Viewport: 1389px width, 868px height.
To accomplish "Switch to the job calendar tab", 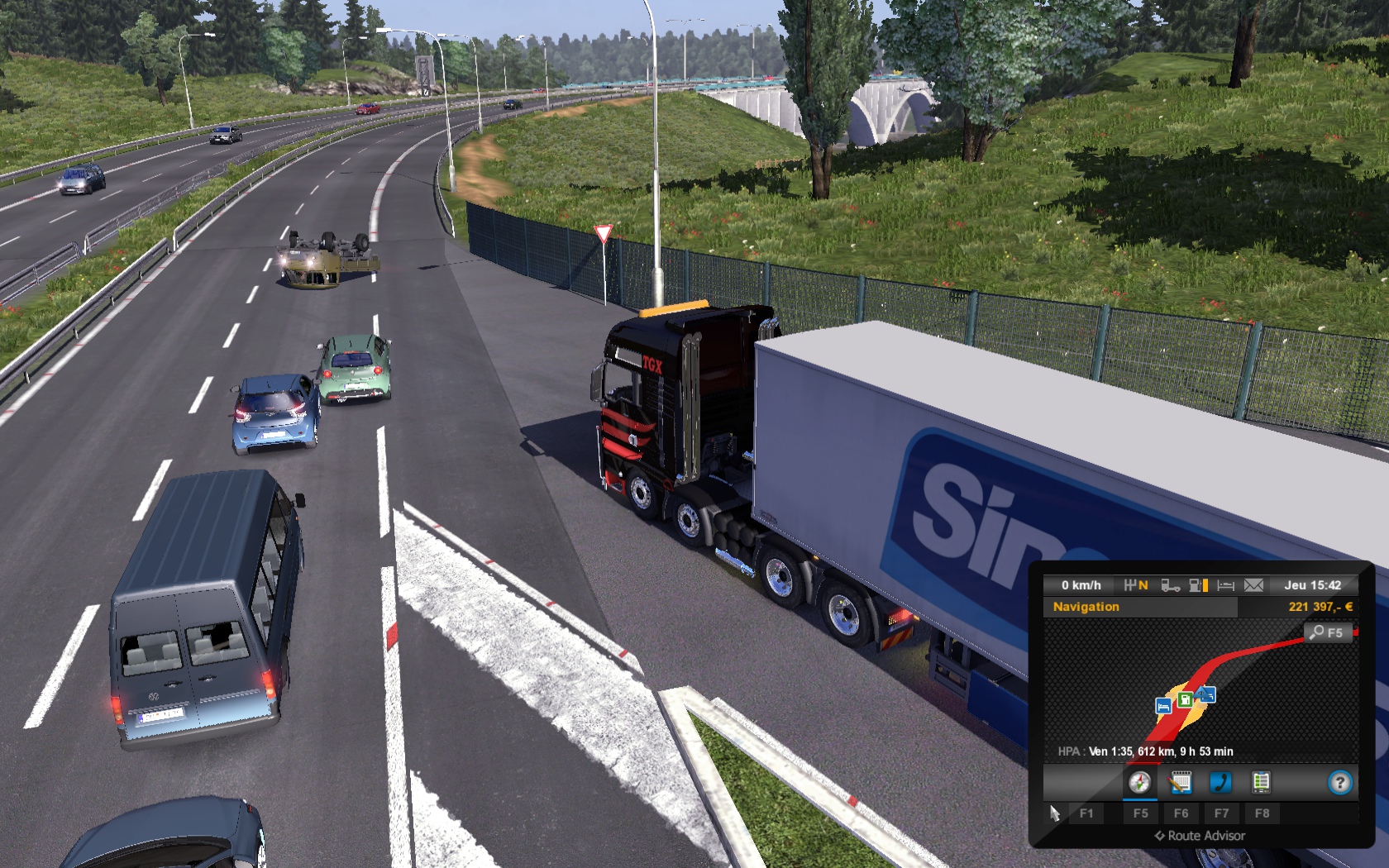I will click(1181, 782).
